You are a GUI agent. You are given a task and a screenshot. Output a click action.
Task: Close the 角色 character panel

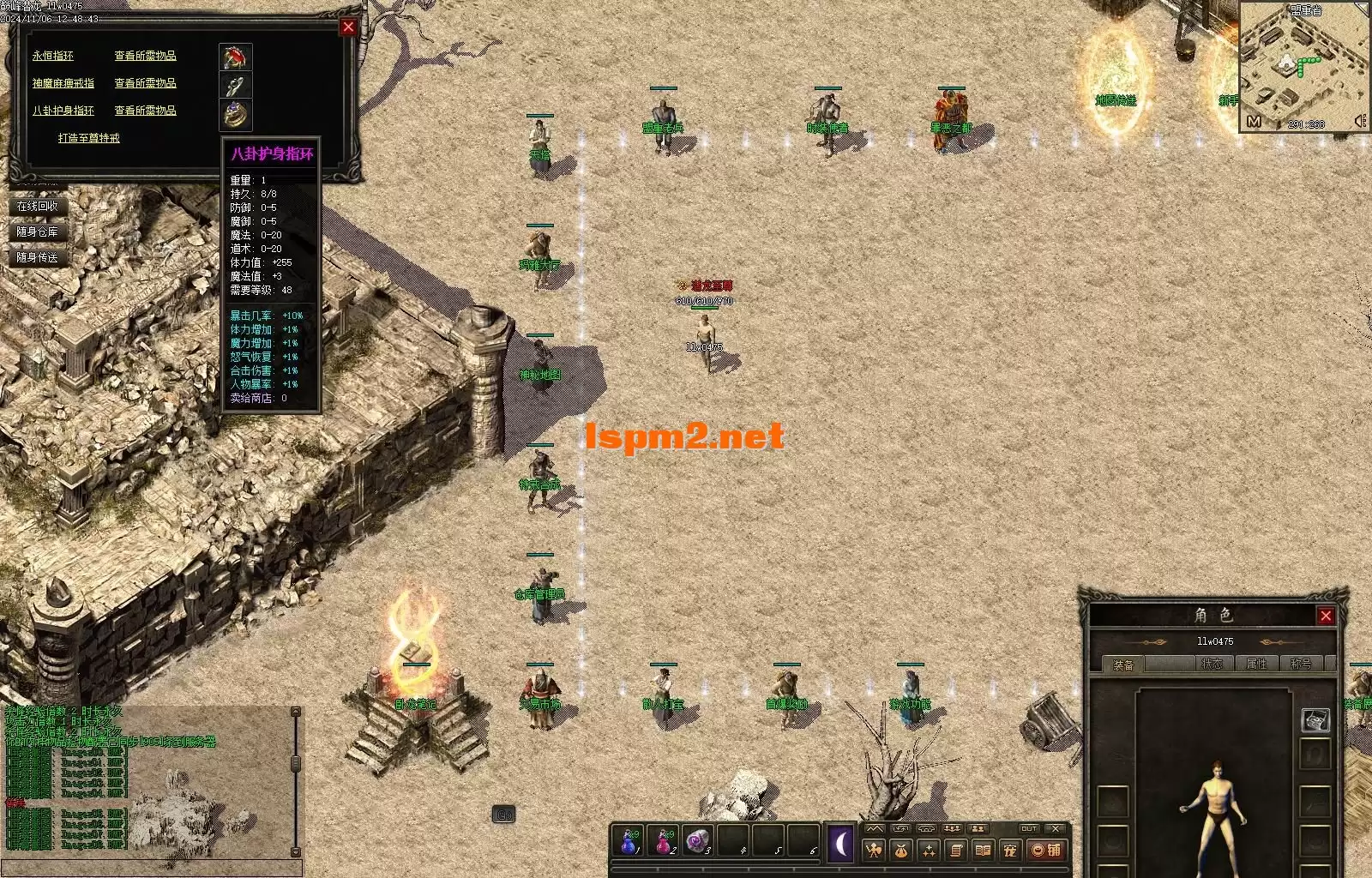pos(1326,616)
